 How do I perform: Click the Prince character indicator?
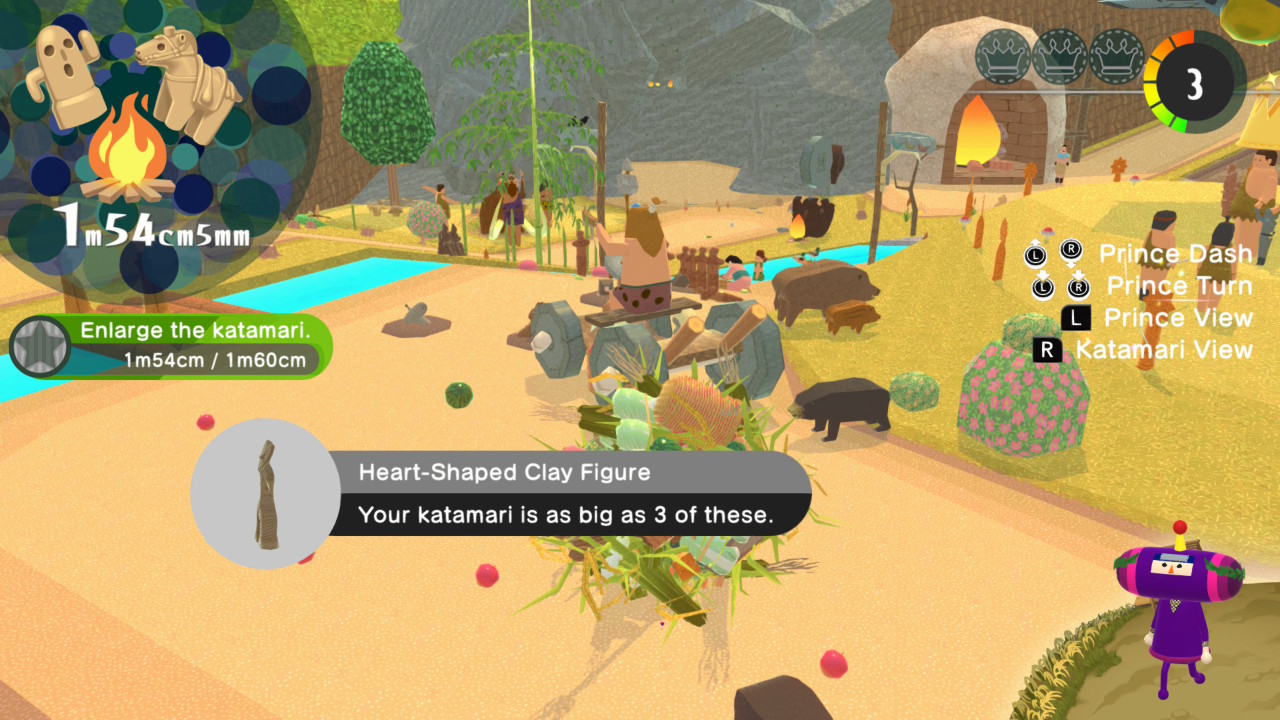[x=1176, y=612]
